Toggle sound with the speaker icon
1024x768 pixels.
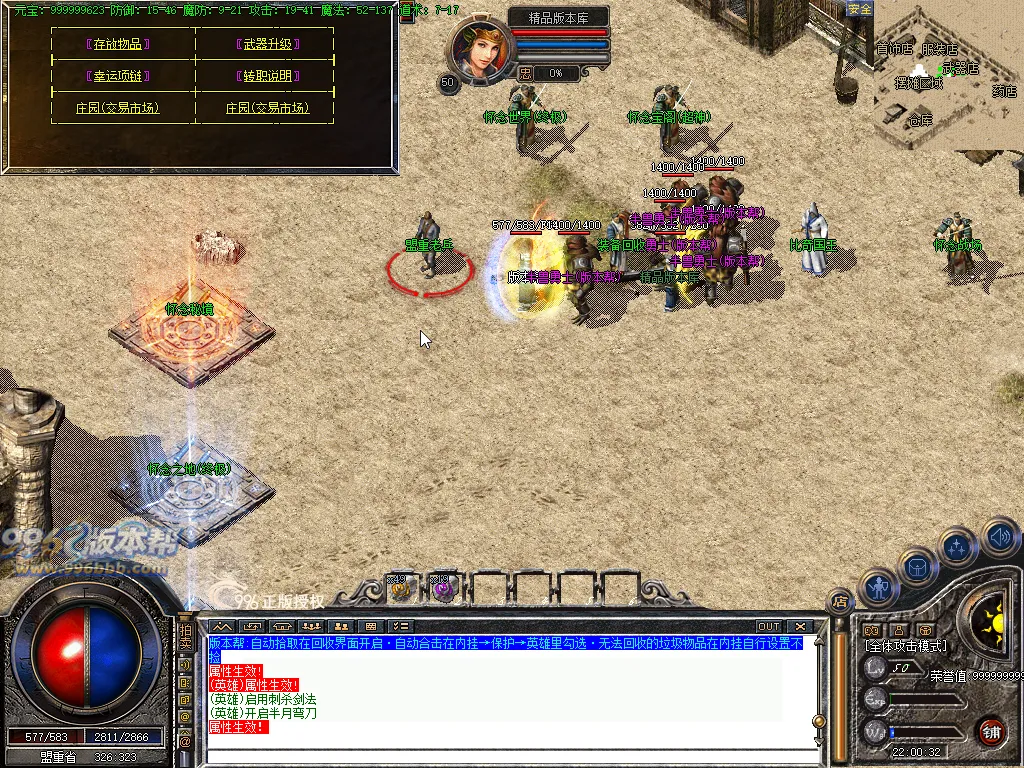click(999, 539)
